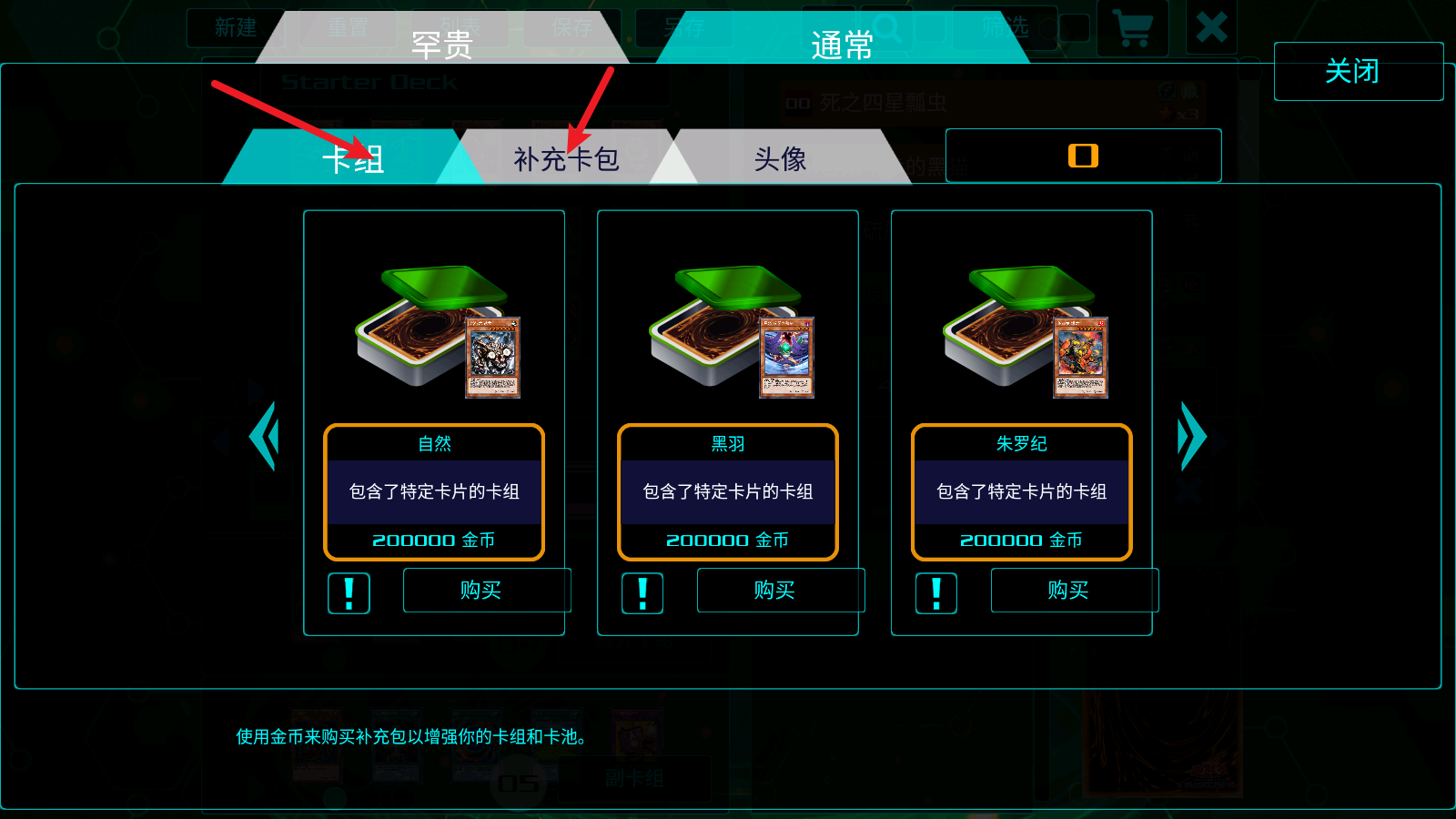Click the exclamation info icon under 黑羽 deck
This screenshot has width=1456, height=819.
[x=642, y=593]
